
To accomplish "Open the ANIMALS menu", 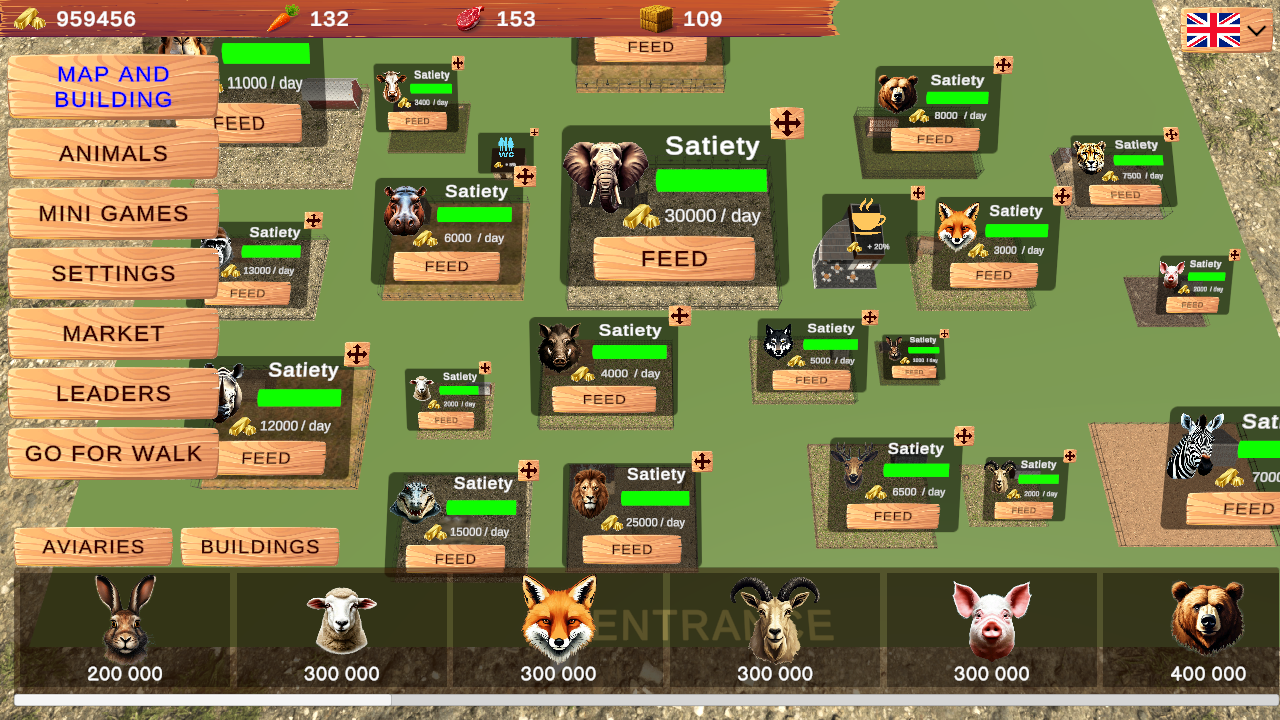I will click(x=112, y=153).
